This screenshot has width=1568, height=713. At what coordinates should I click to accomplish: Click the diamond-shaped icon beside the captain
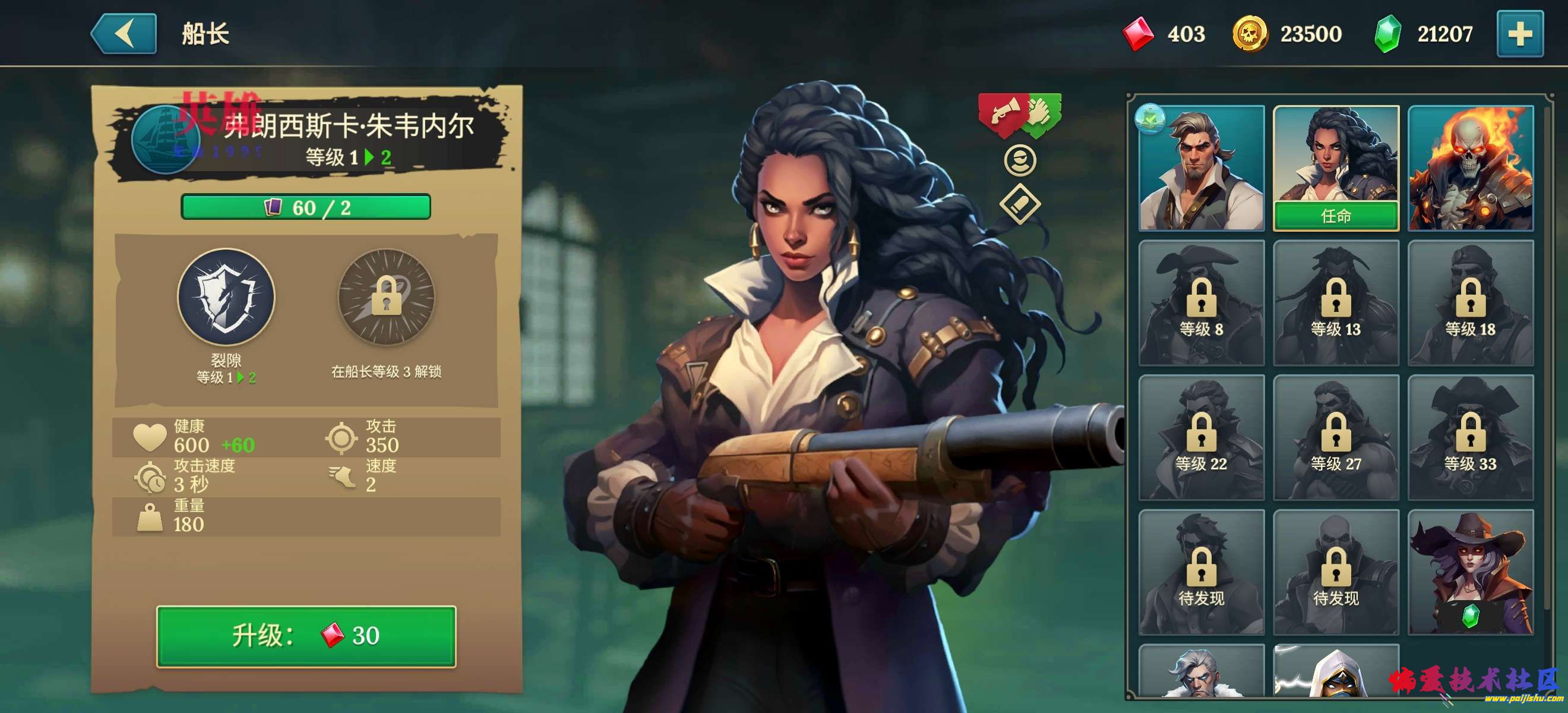(1020, 204)
